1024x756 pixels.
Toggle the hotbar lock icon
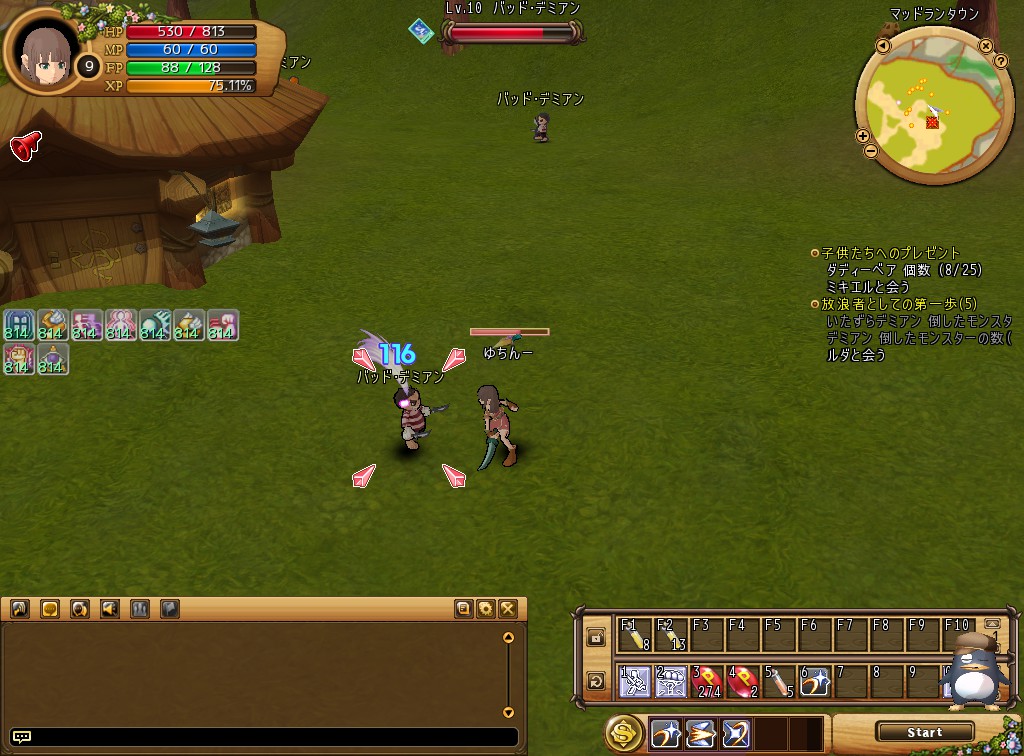pyautogui.click(x=596, y=637)
